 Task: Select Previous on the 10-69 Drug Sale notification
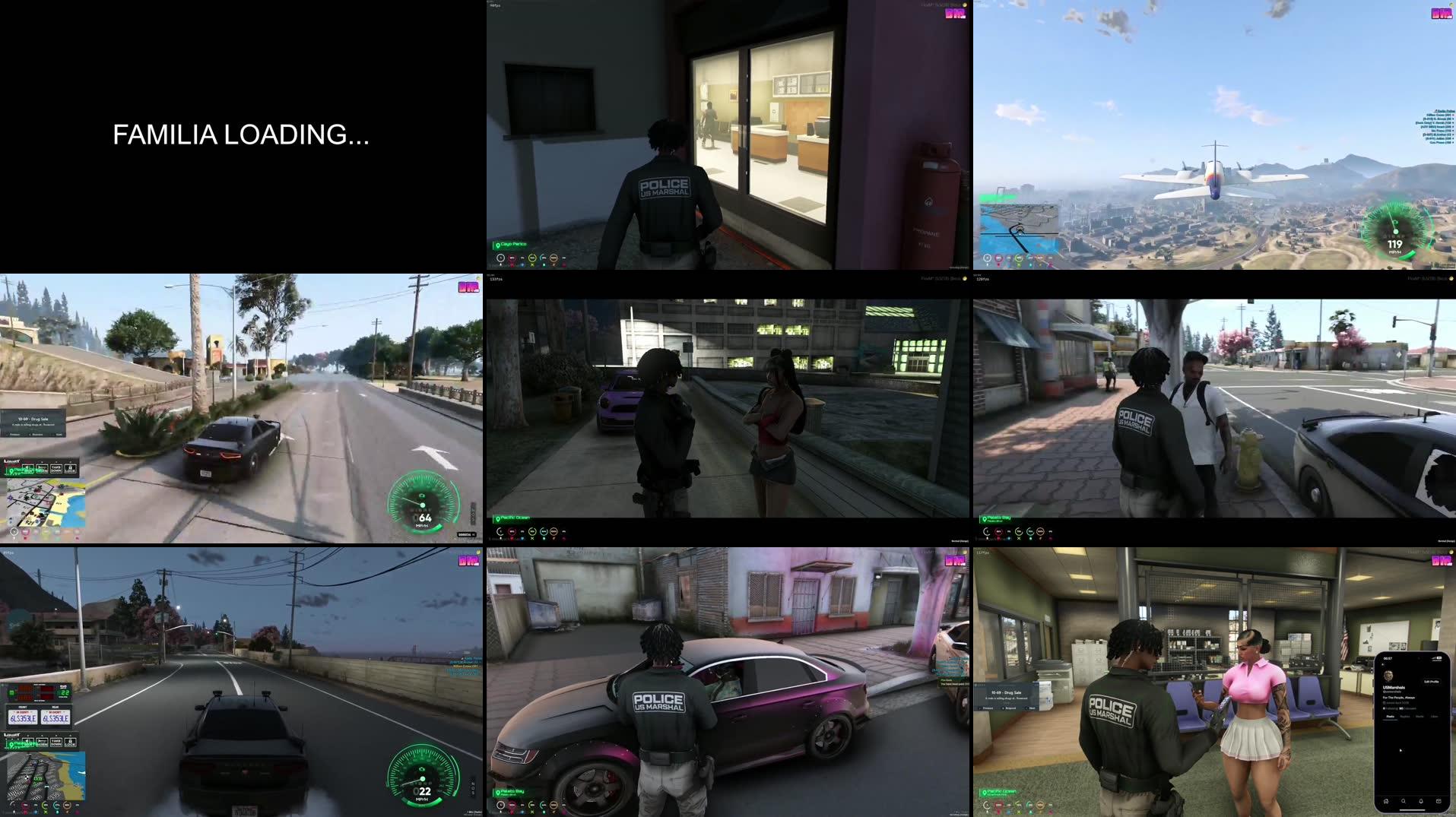987,708
